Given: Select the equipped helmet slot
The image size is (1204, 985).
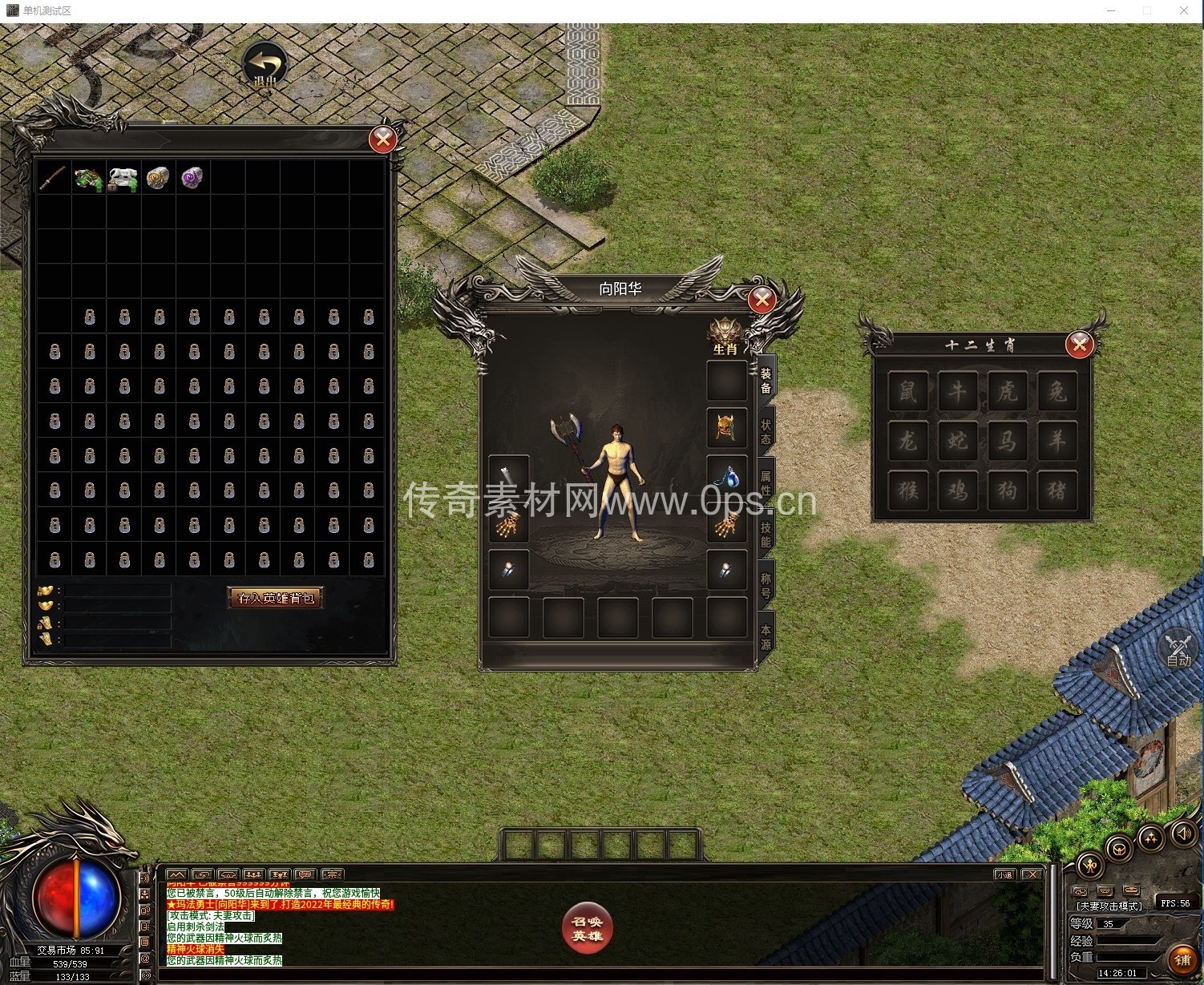Looking at the screenshot, I should (726, 427).
